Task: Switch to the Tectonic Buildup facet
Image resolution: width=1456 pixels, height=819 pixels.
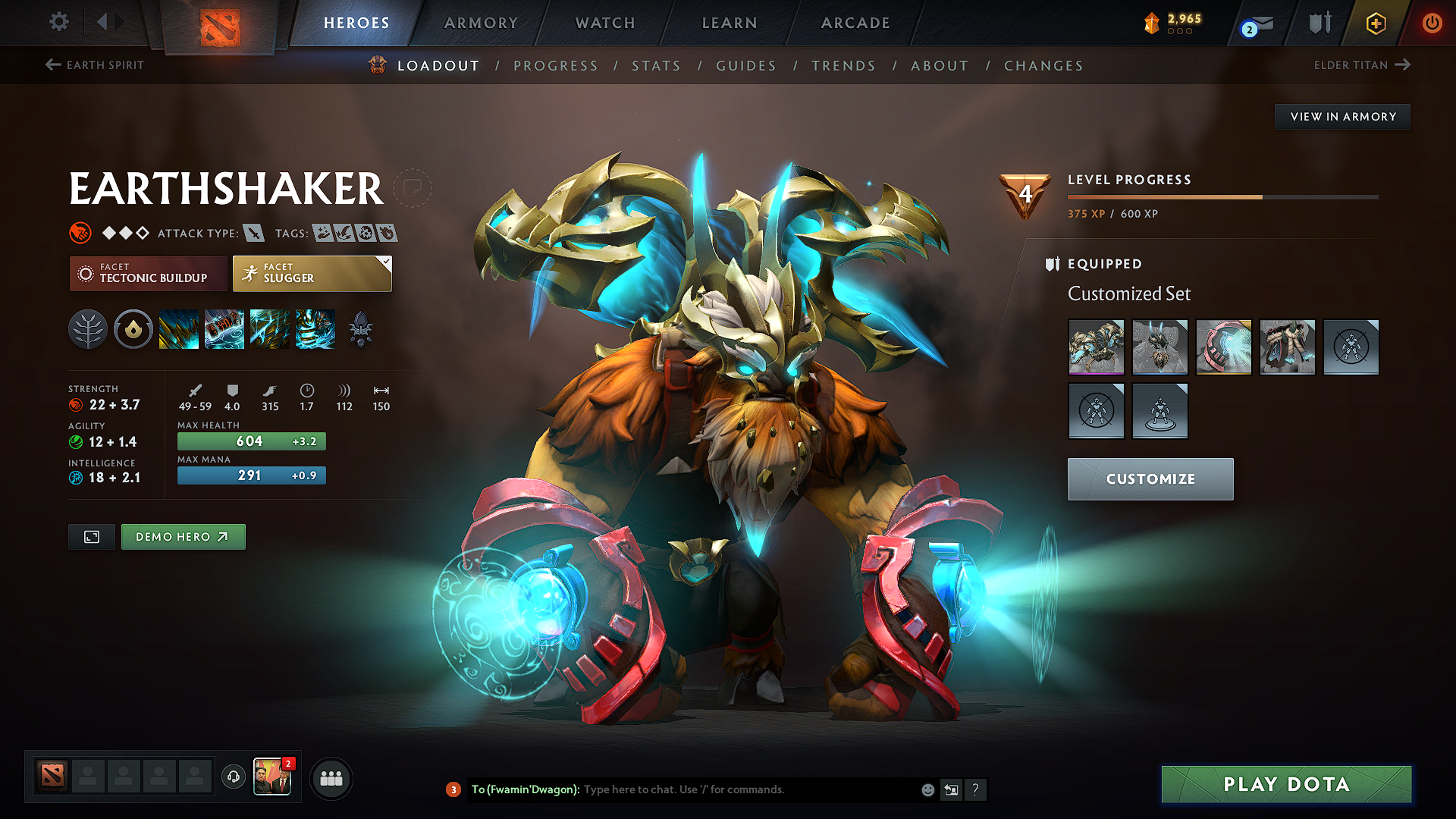Action: pos(148,273)
